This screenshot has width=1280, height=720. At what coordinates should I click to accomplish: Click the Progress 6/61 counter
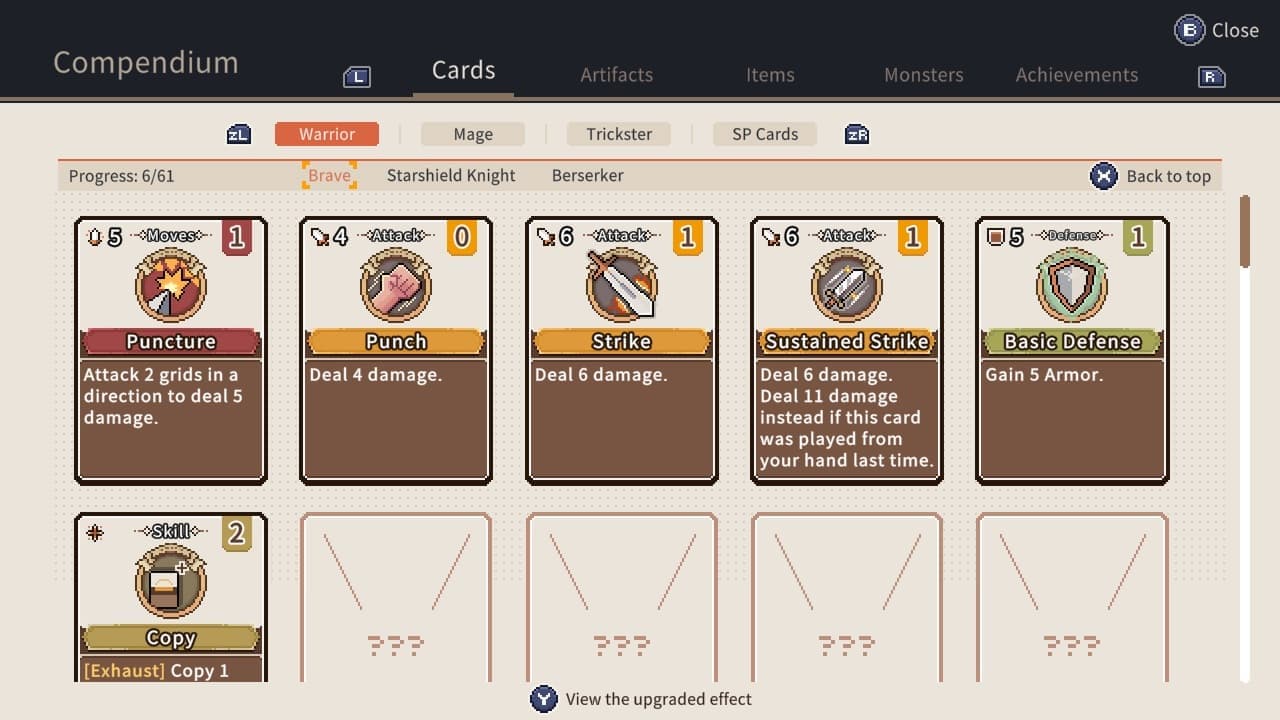tap(122, 175)
